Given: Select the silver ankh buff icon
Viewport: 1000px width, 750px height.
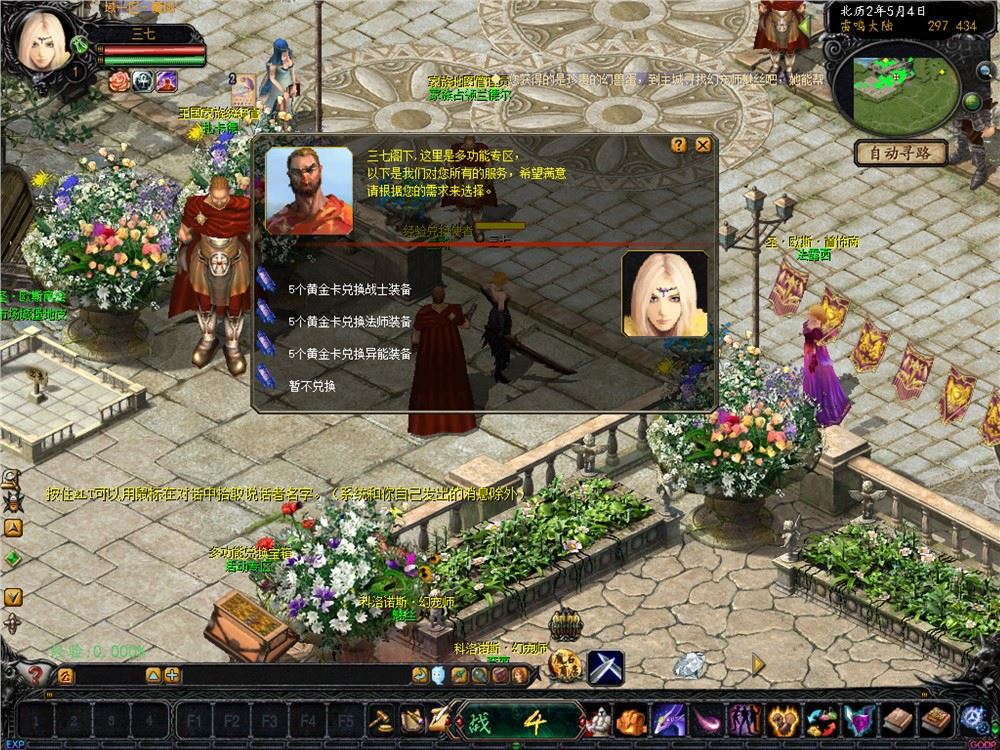Looking at the screenshot, I should pos(144,80).
